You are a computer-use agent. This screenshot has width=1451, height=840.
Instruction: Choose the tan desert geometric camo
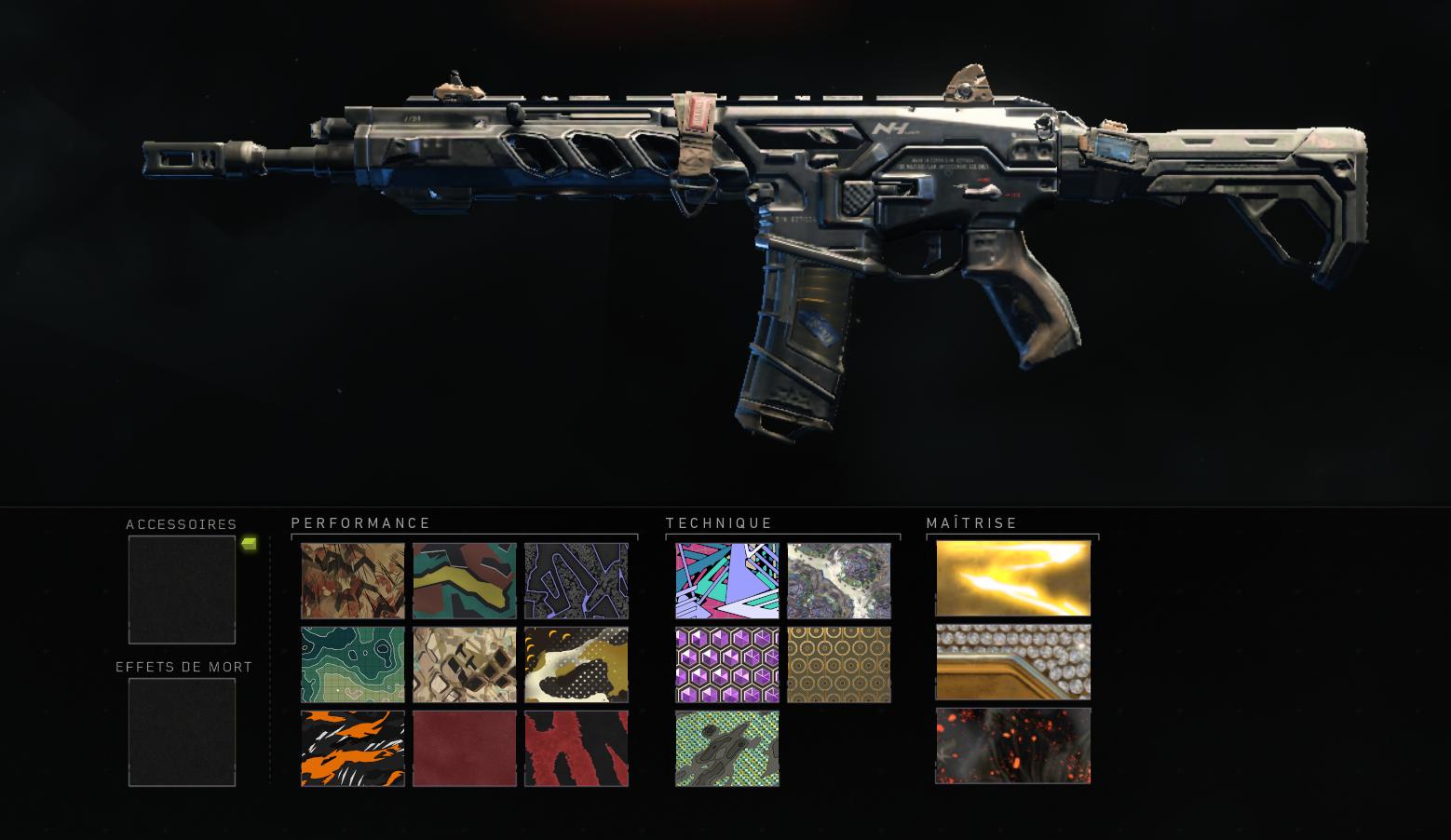[x=465, y=664]
